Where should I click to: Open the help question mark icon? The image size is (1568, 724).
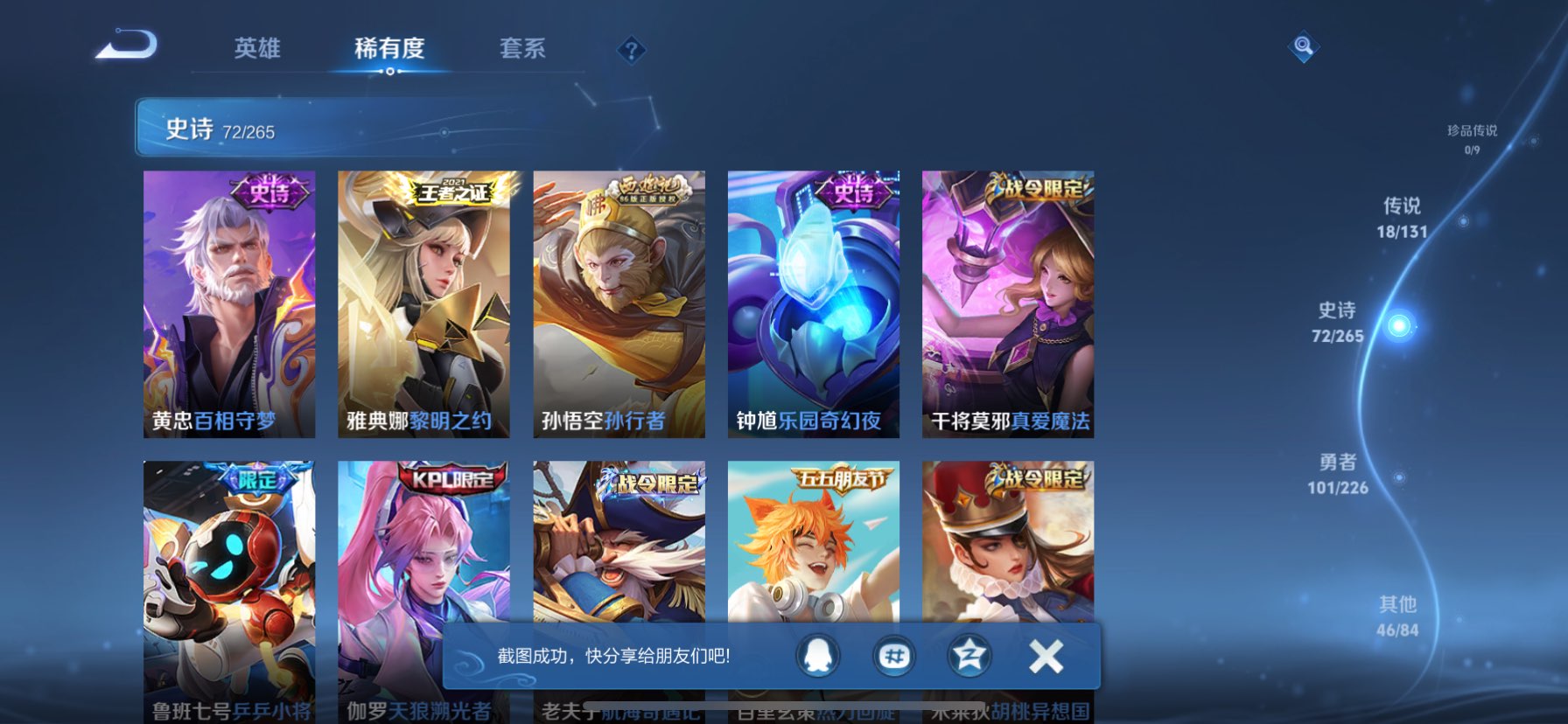(x=633, y=50)
